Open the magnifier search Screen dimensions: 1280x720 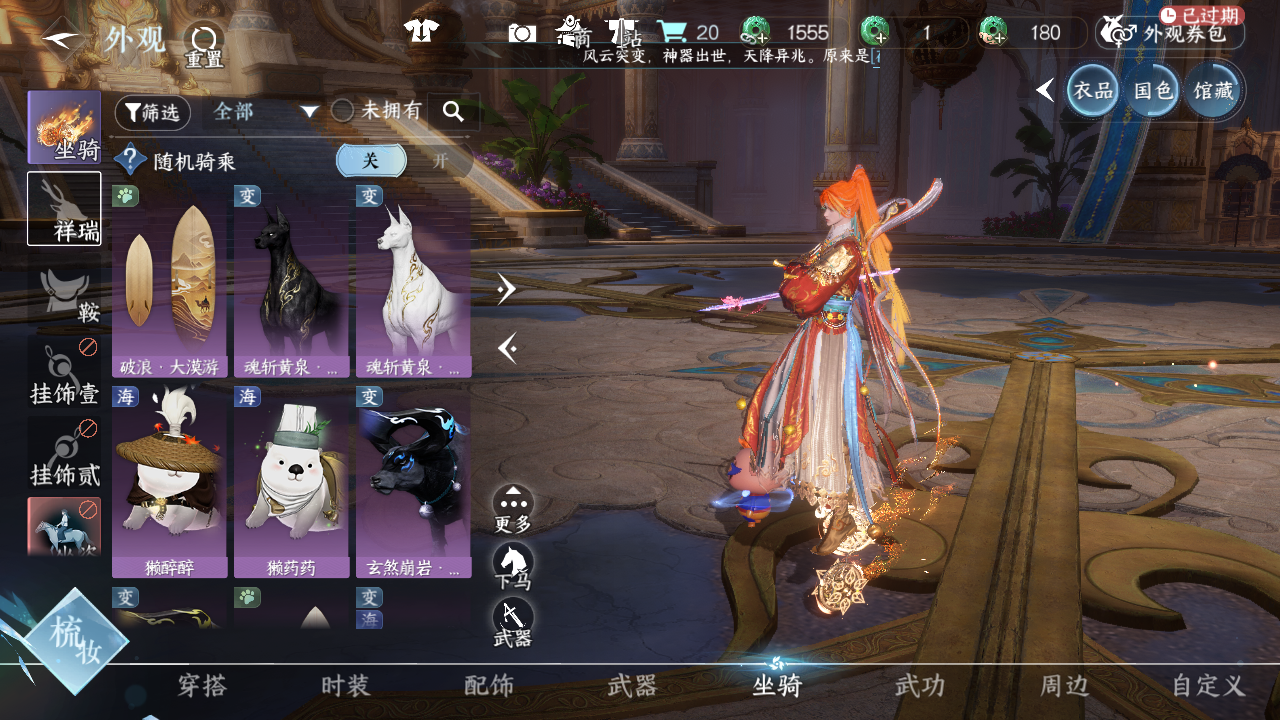453,112
